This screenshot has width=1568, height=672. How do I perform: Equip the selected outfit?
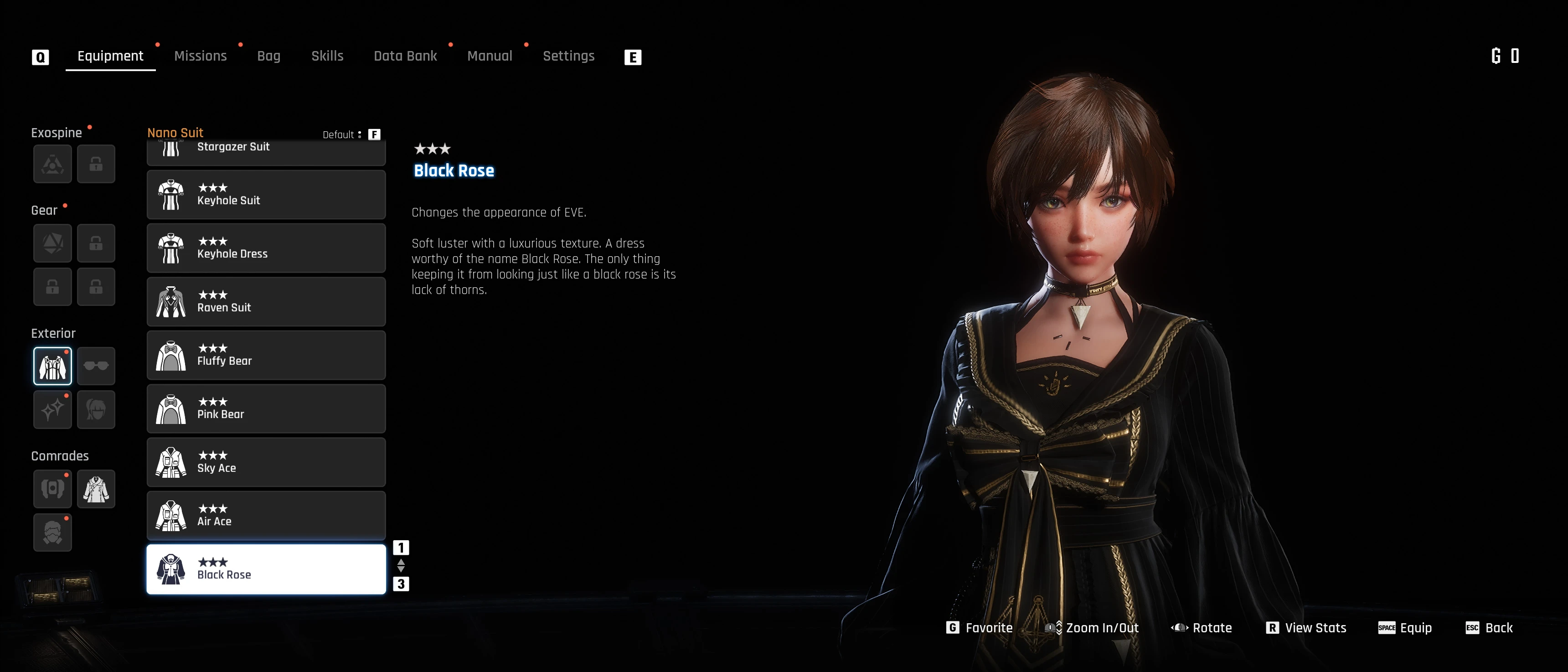tap(1405, 628)
